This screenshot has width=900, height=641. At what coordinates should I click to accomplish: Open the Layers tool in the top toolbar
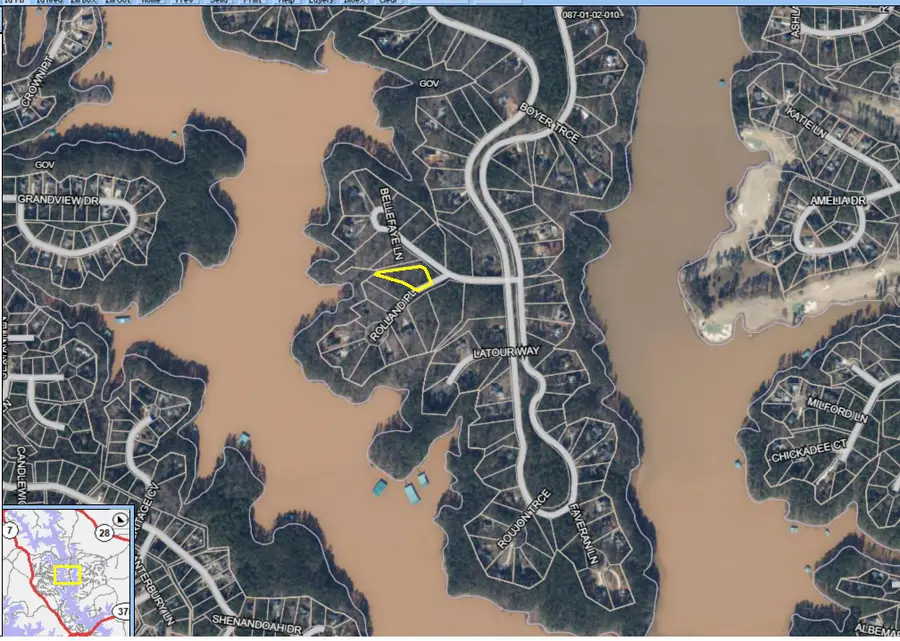318,2
